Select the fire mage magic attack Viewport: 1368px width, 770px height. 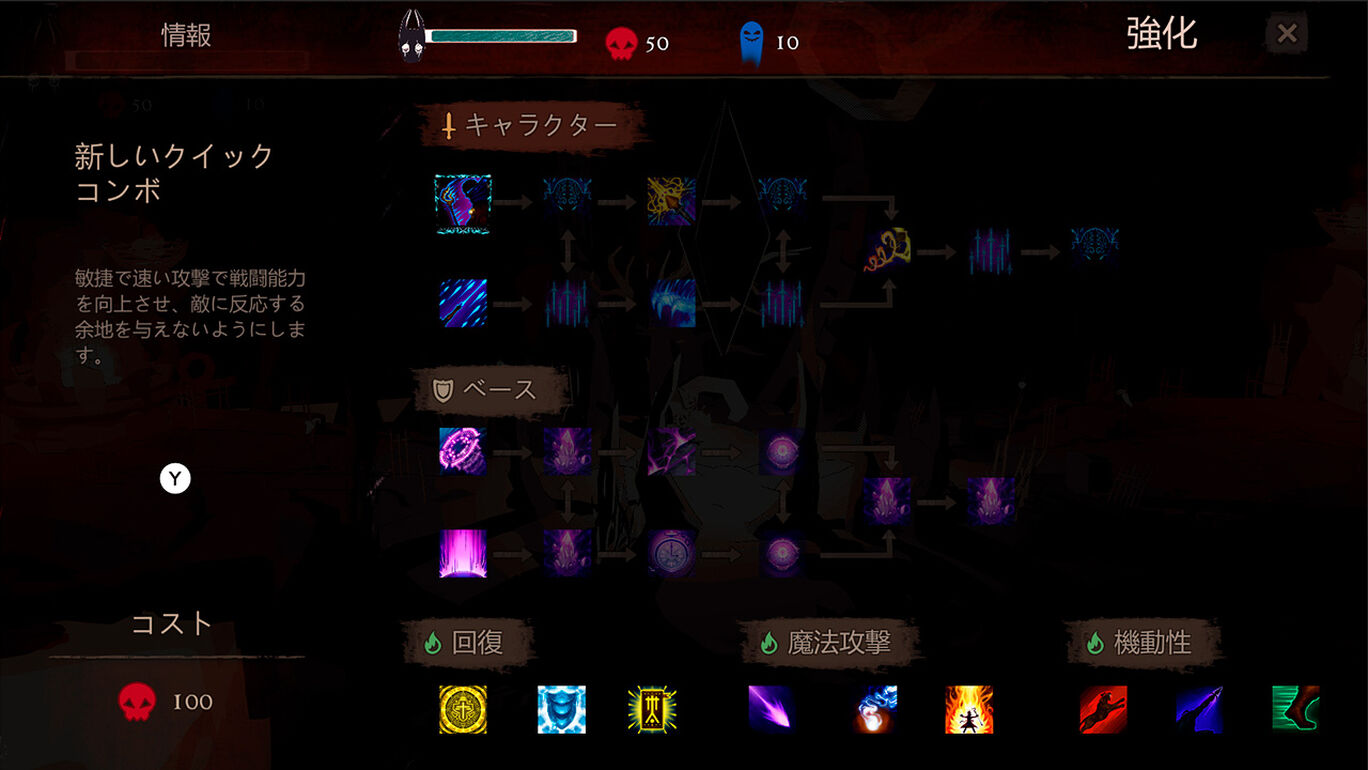(969, 710)
